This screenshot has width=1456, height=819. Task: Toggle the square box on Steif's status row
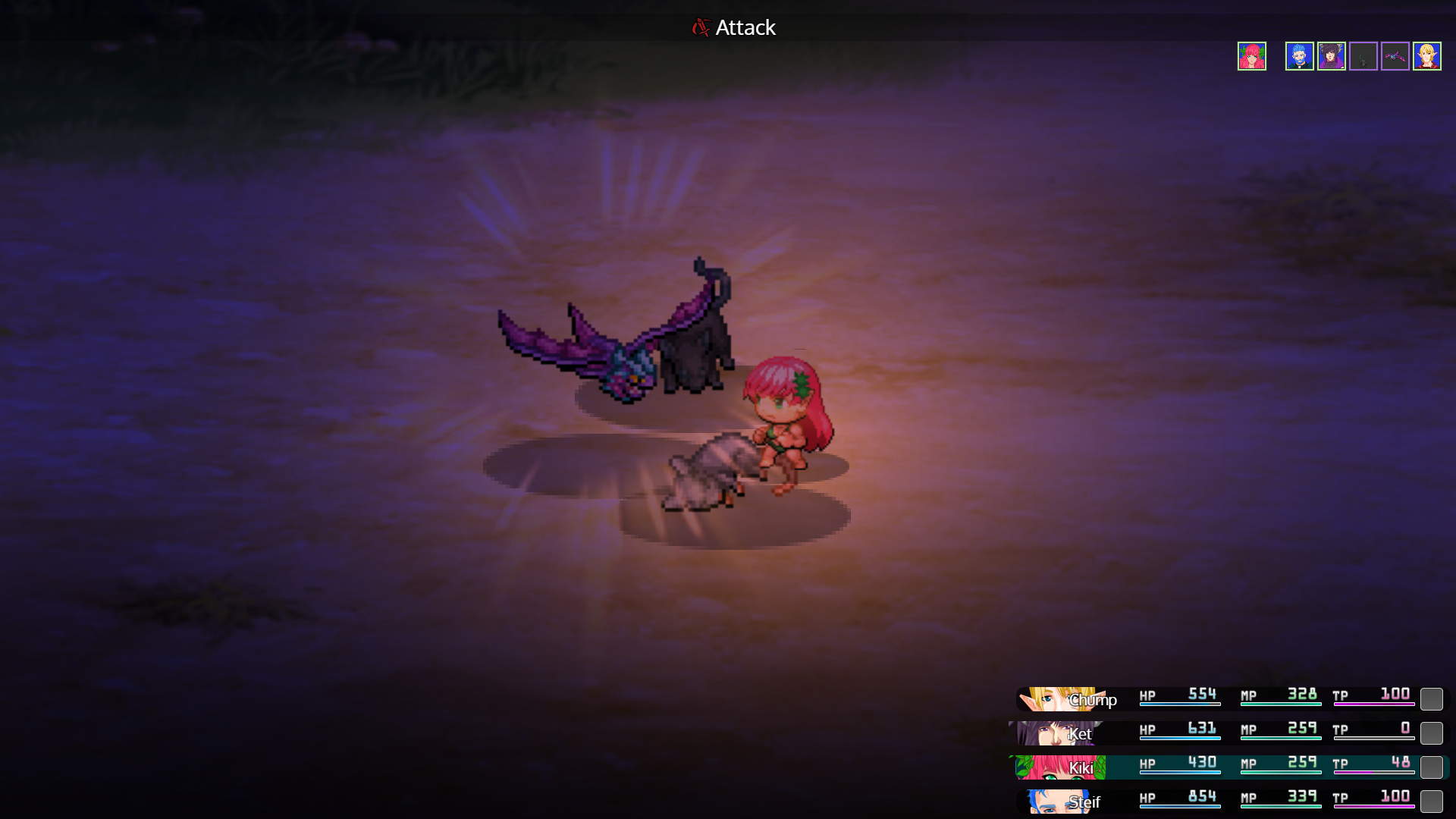pos(1432,798)
